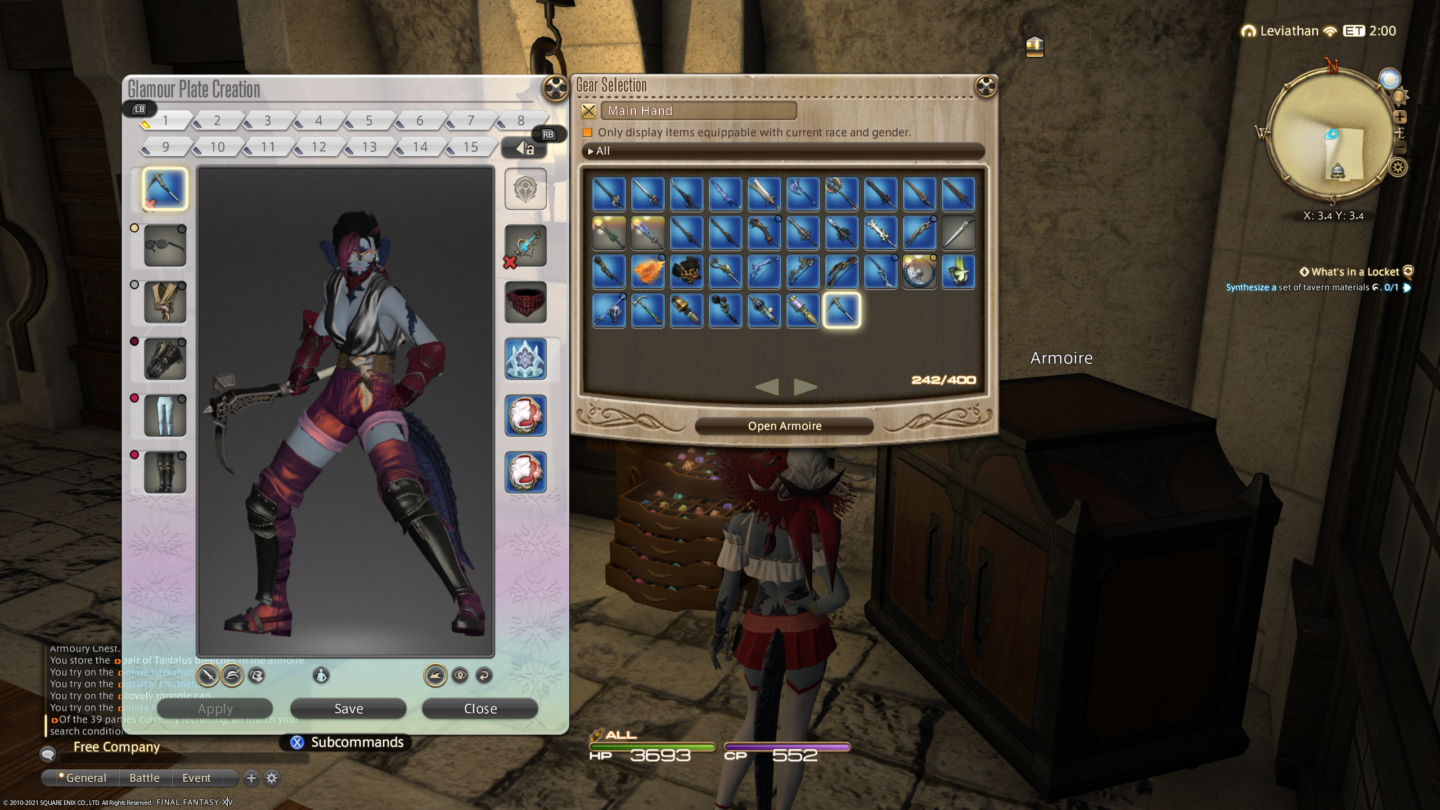This screenshot has width=1440, height=810.
Task: Click the camera reset curved arrow icon
Action: point(485,675)
